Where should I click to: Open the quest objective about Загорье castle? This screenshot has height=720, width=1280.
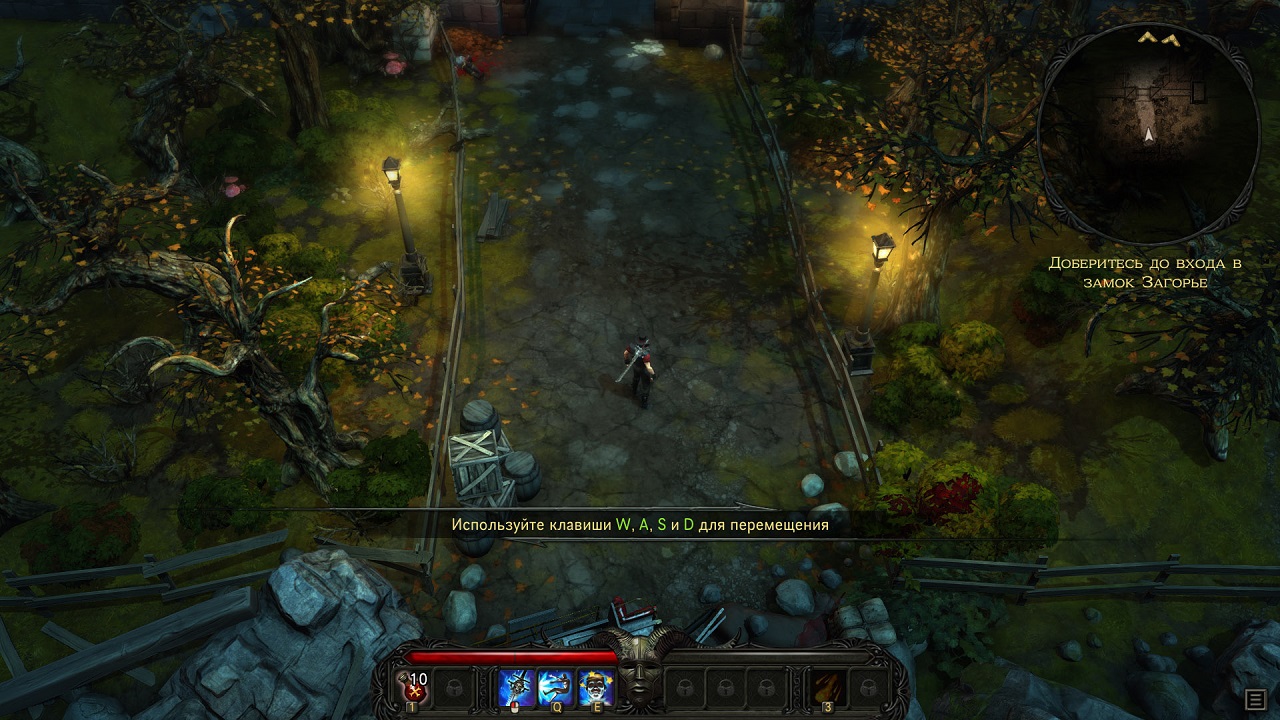[1144, 272]
